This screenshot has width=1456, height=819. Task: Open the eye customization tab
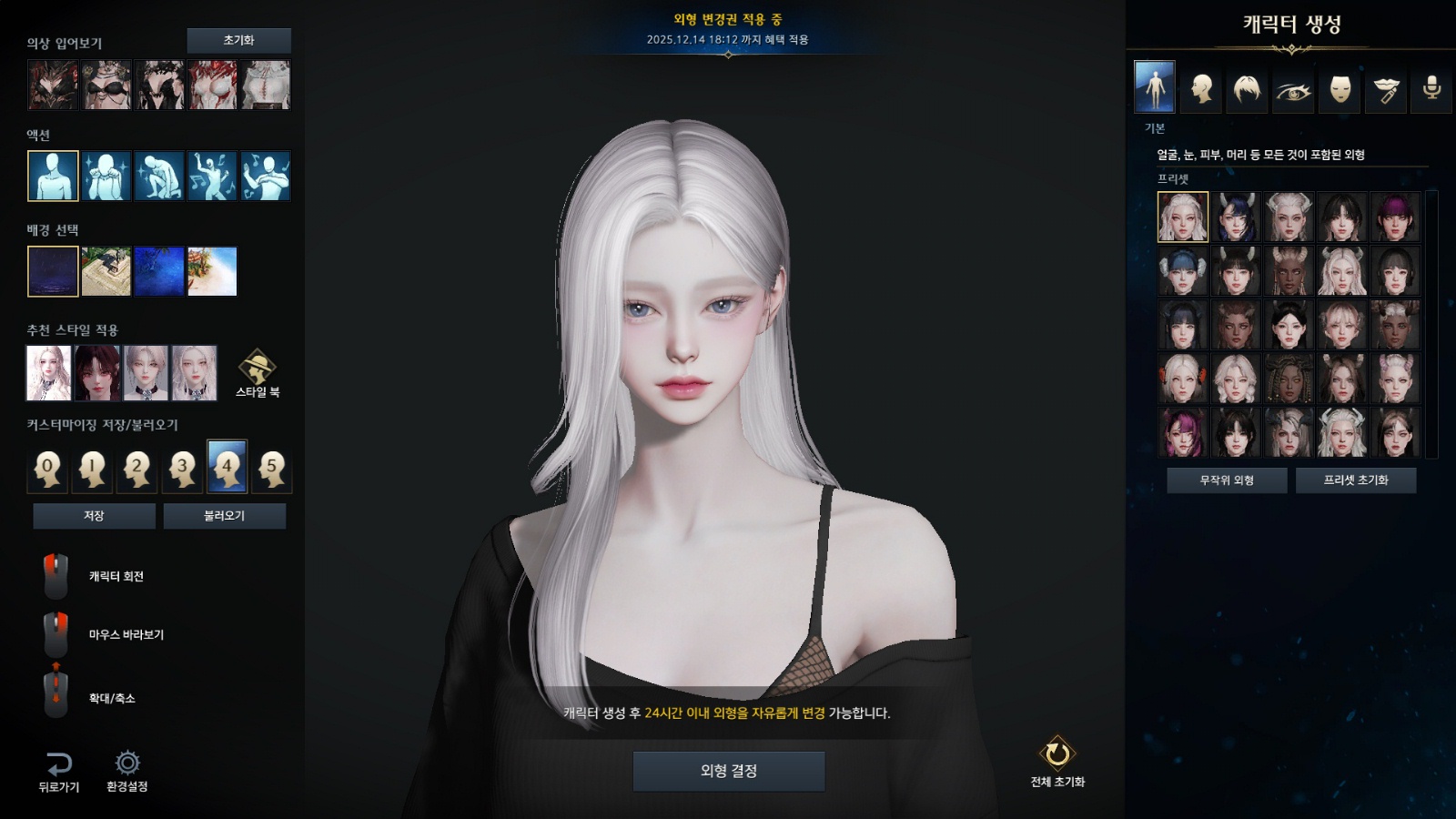pyautogui.click(x=1293, y=88)
